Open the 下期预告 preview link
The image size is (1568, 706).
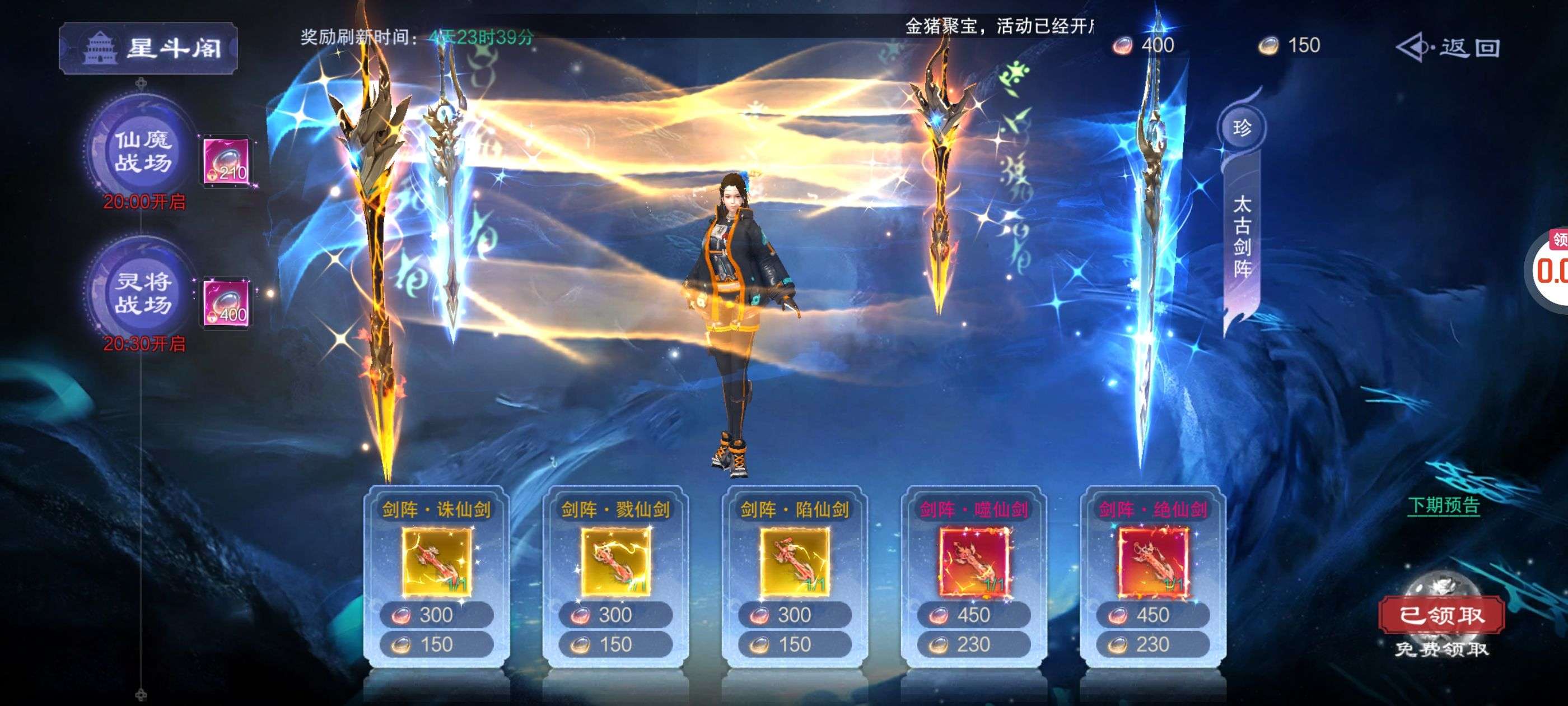(x=1443, y=505)
